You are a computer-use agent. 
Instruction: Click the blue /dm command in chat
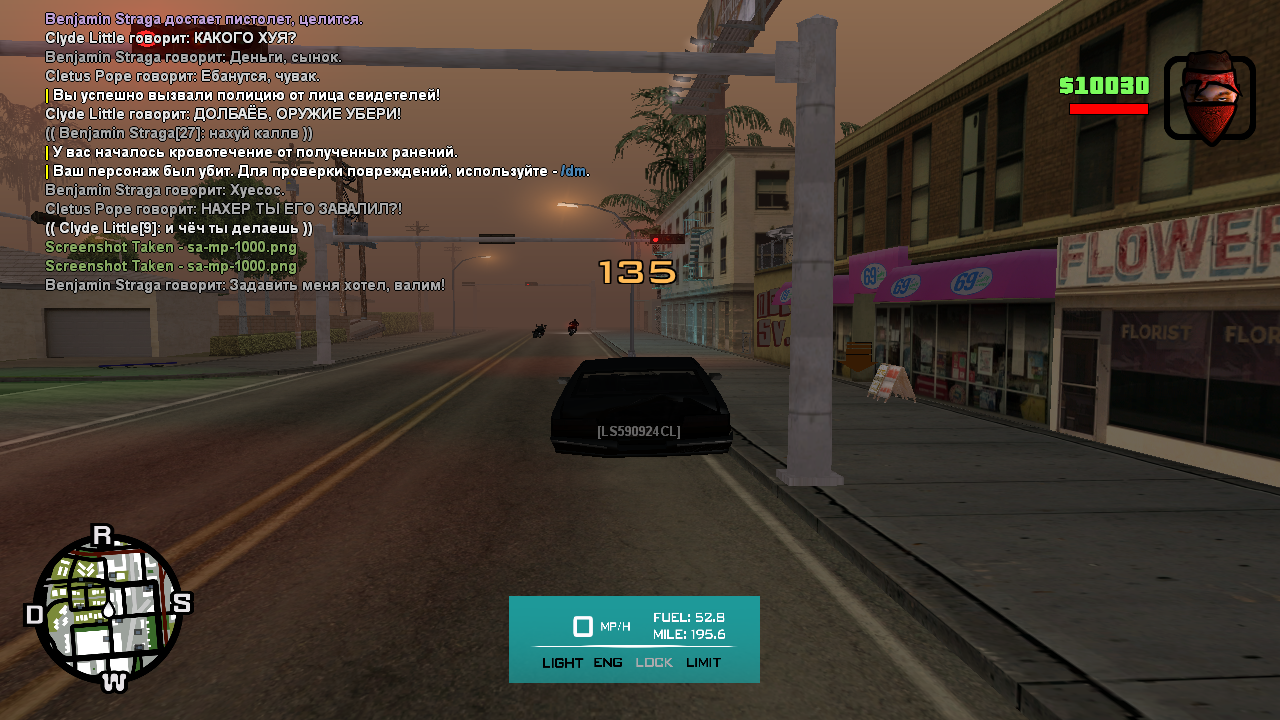[573, 171]
